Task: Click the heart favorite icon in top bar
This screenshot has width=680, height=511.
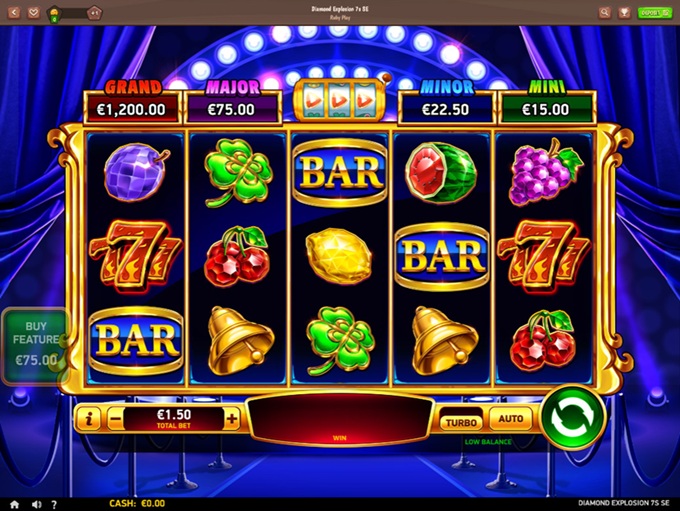Action: [x=34, y=13]
